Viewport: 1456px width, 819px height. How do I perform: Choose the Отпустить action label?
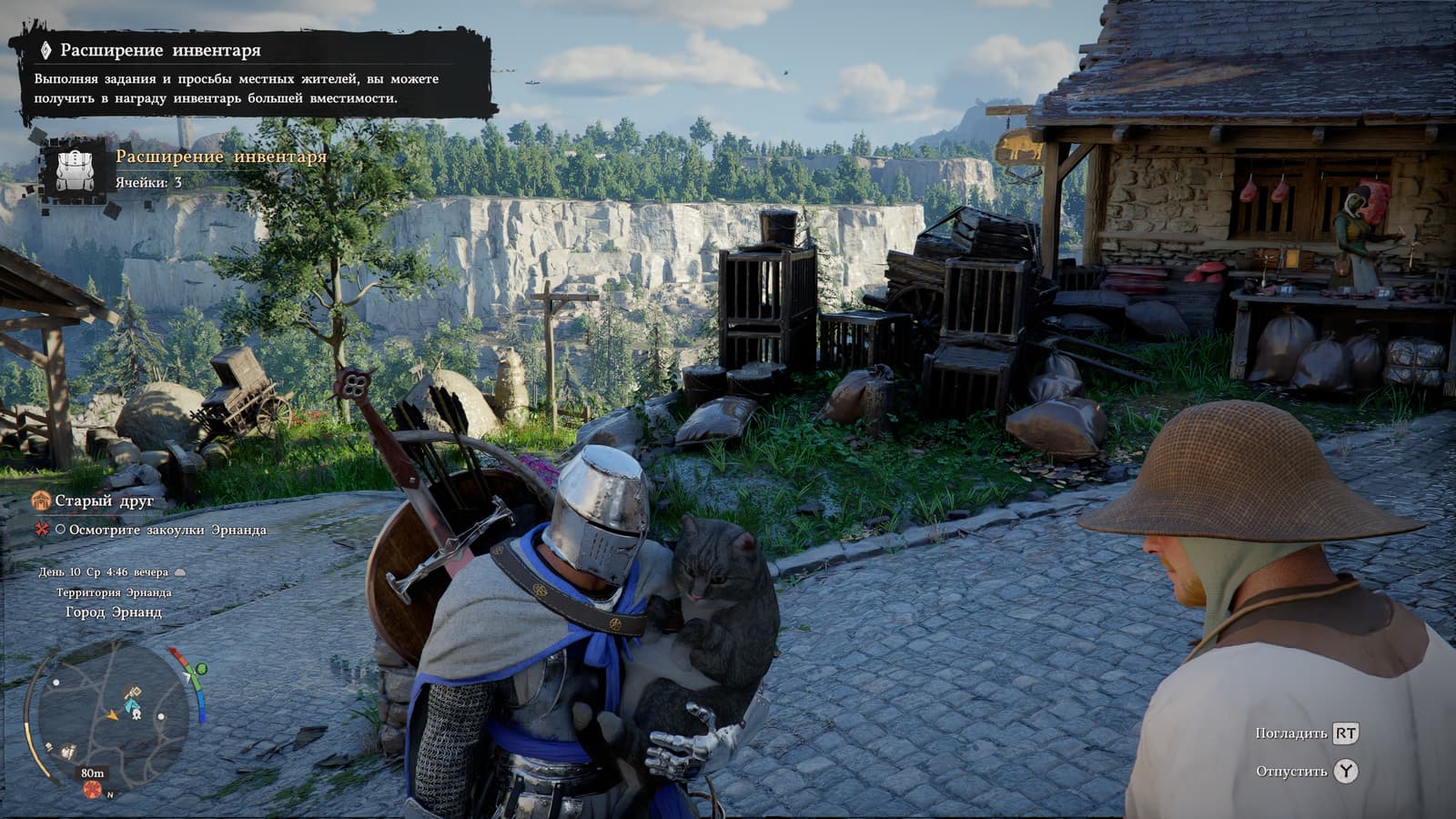click(1291, 772)
